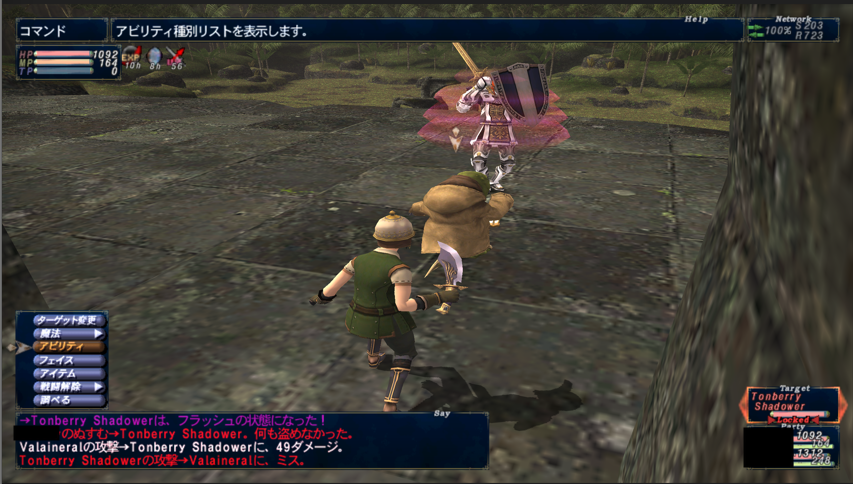This screenshot has height=484, width=853.
Task: Click the blue orb status effect icon
Action: (154, 57)
